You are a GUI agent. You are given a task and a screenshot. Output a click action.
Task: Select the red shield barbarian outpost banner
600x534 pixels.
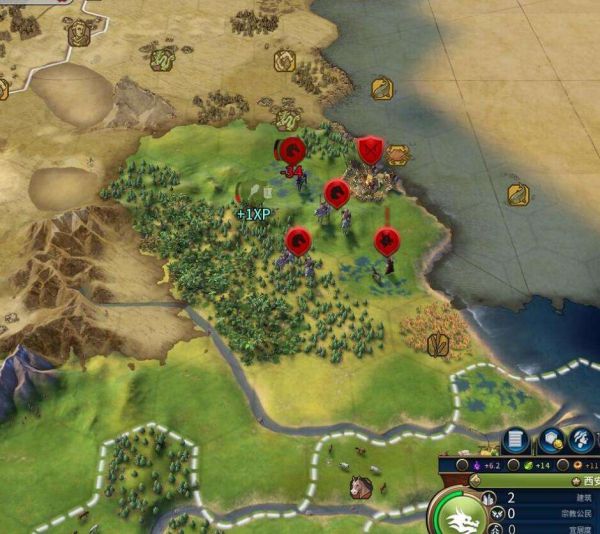click(x=370, y=150)
